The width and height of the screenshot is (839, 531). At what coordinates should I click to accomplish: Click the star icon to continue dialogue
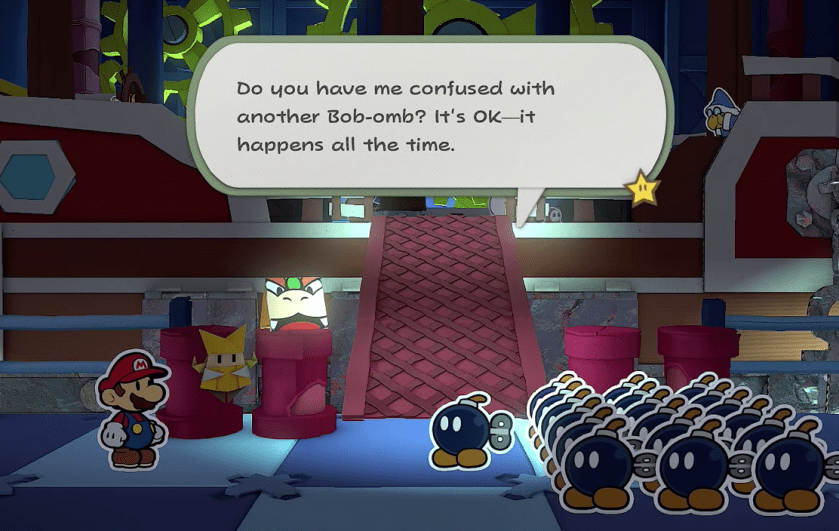(x=641, y=187)
